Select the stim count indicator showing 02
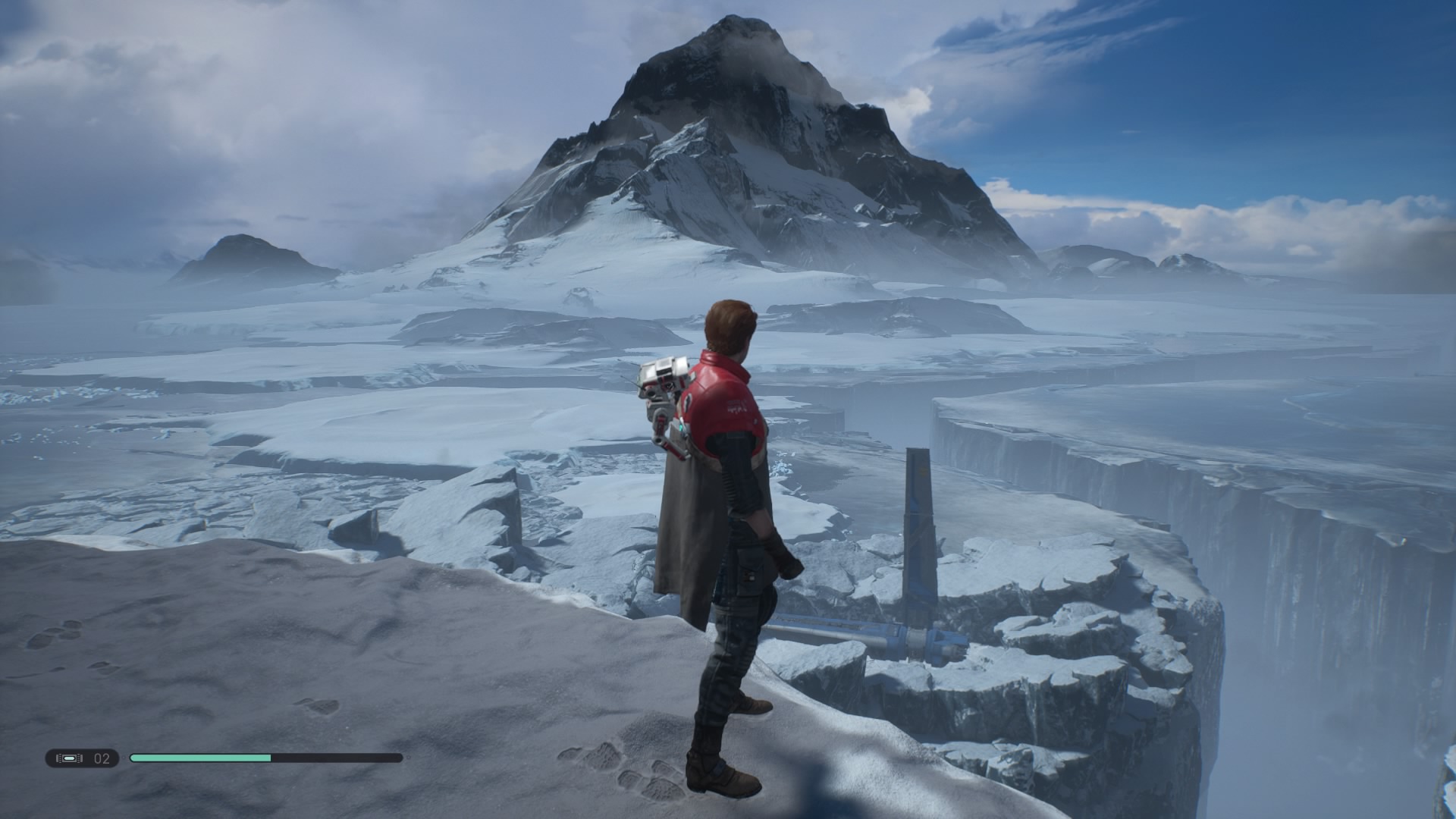 tap(101, 758)
